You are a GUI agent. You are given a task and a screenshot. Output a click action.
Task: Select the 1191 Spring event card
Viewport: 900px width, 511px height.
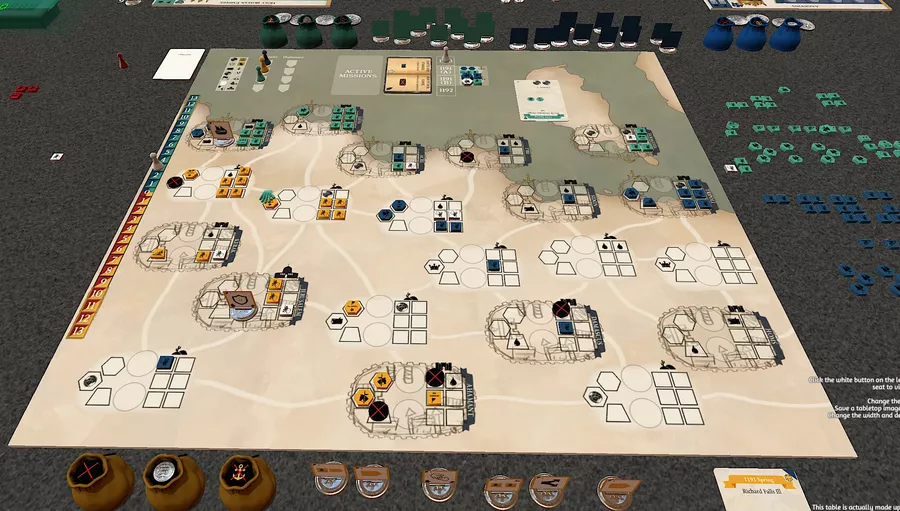coord(759,486)
